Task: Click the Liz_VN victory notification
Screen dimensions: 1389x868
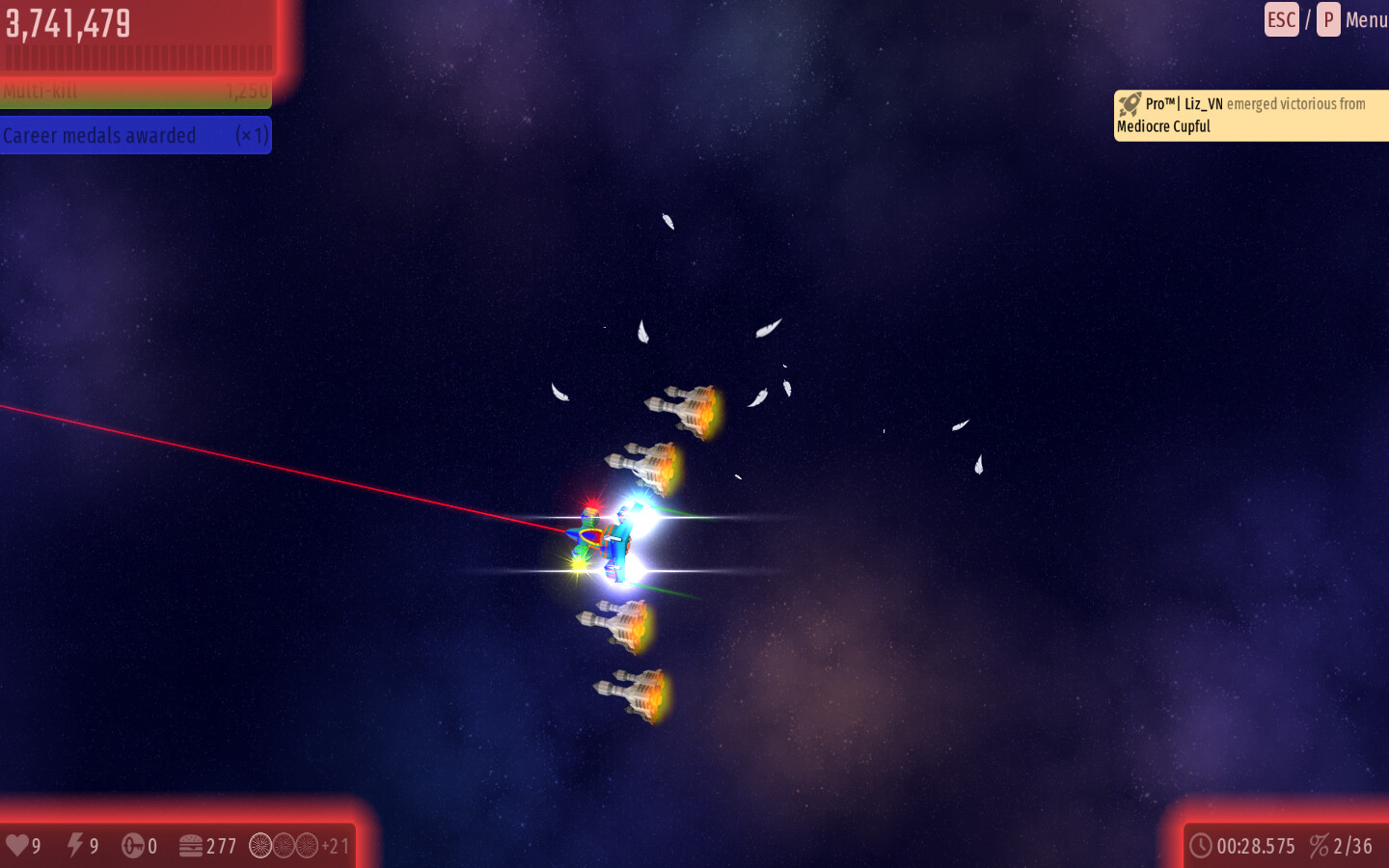Action: 1250,116
